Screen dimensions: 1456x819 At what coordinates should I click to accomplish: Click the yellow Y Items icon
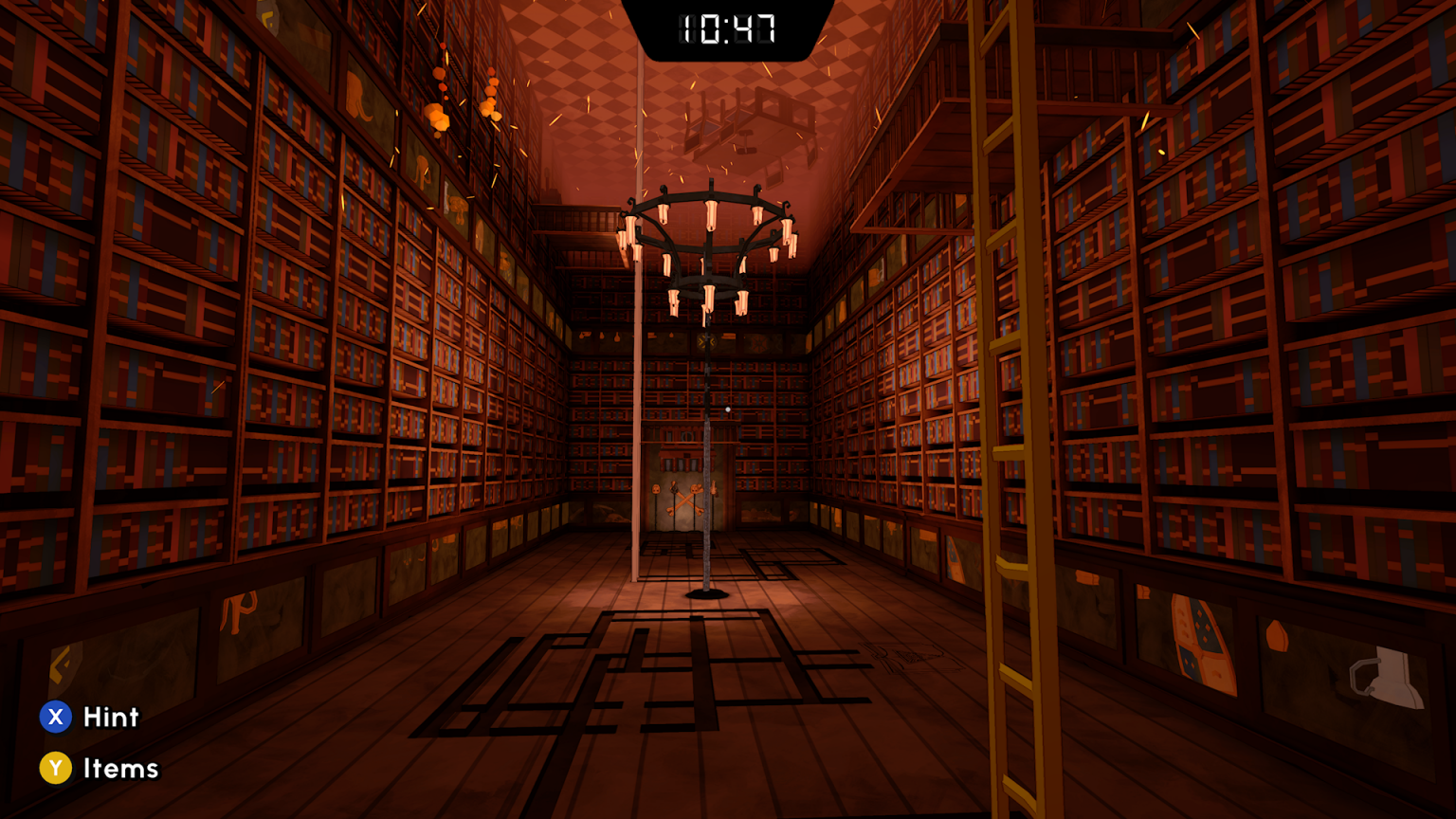click(56, 768)
